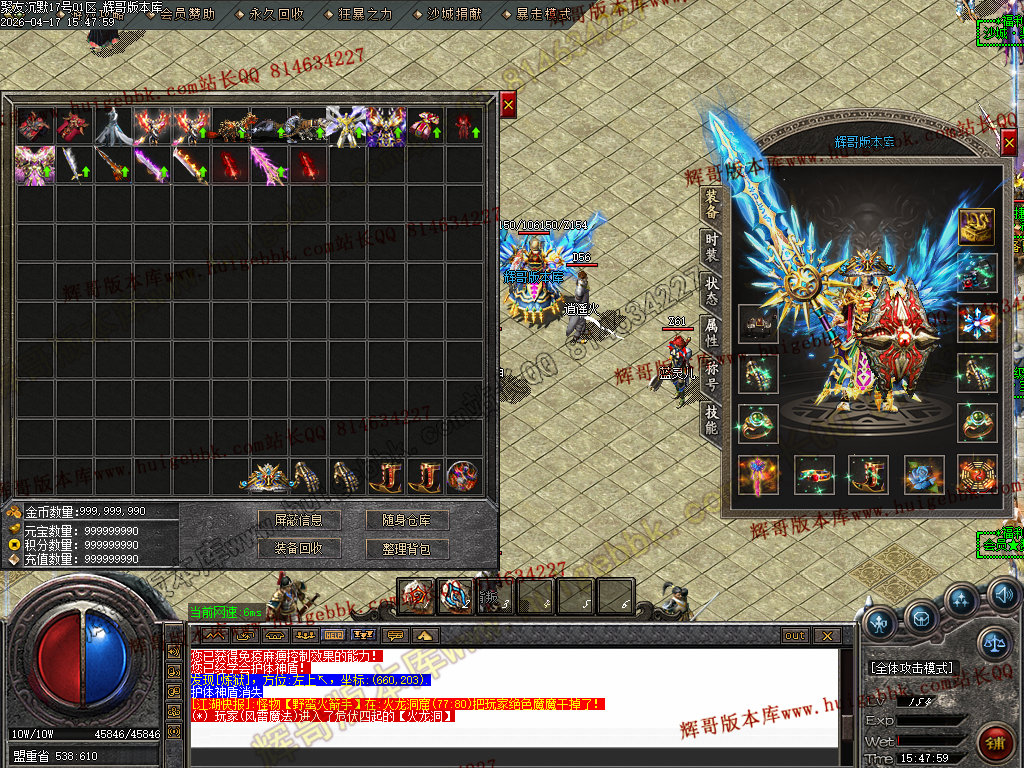The width and height of the screenshot is (1024, 768).
Task: Open 随身仓库 portable storage
Action: [x=407, y=520]
